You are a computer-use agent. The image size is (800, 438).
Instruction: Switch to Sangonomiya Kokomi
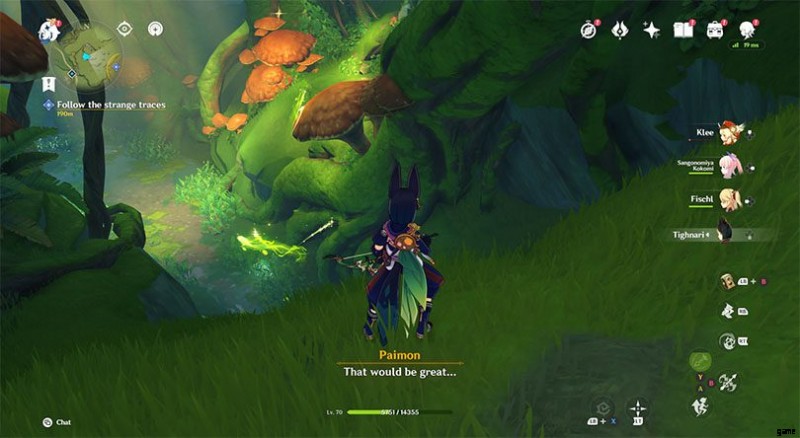click(729, 166)
